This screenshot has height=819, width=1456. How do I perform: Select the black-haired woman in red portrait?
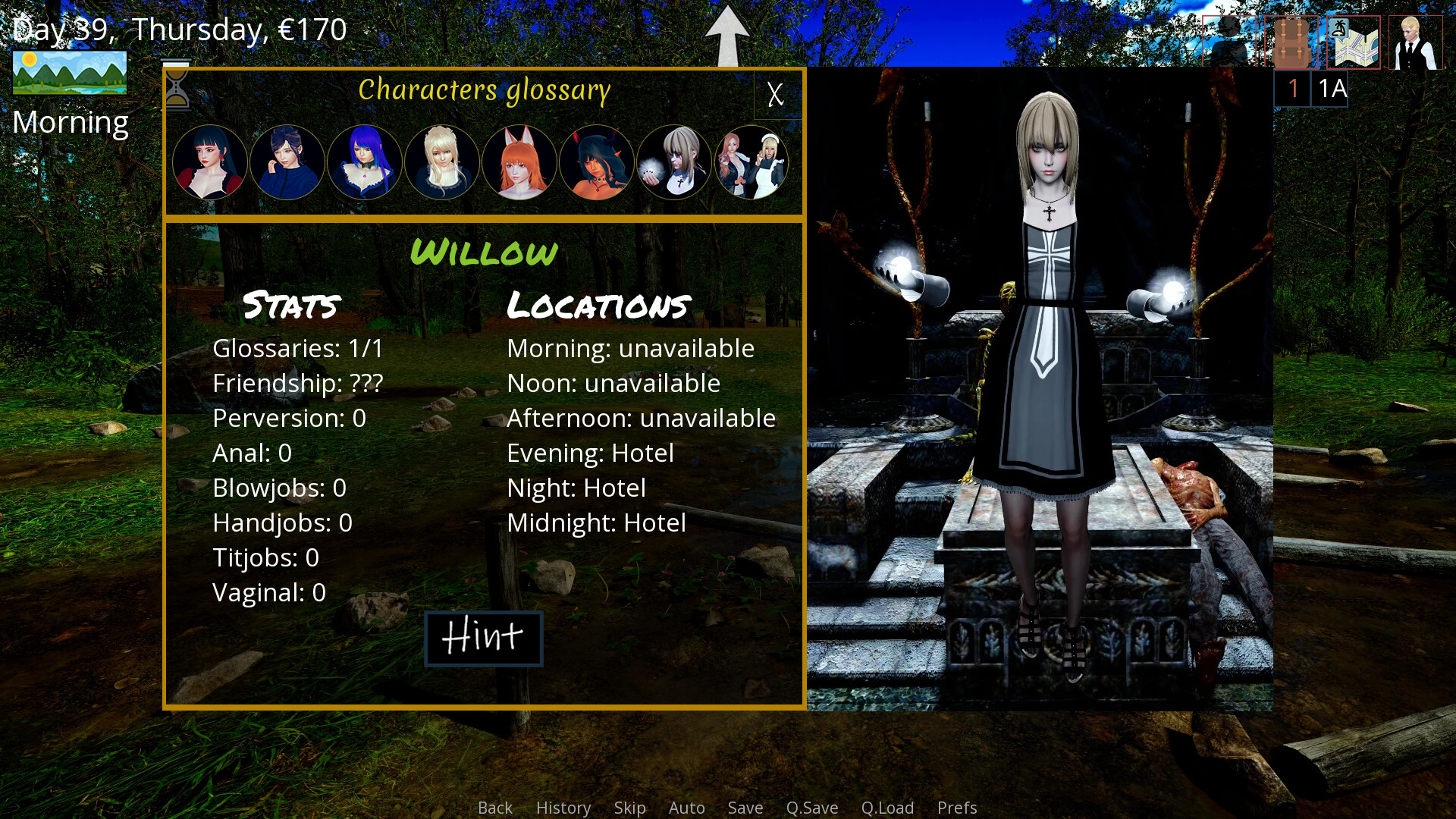[210, 162]
